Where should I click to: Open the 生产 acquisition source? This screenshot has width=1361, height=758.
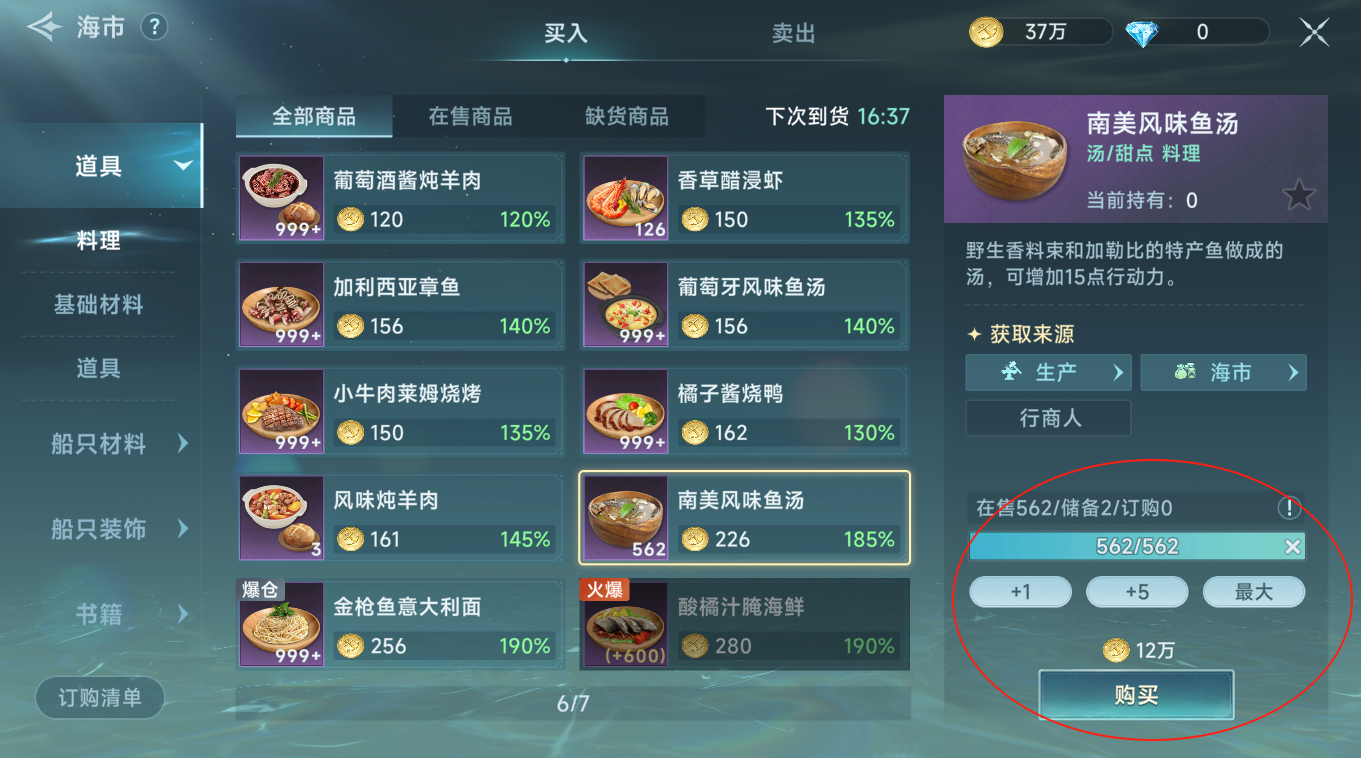pos(1047,372)
